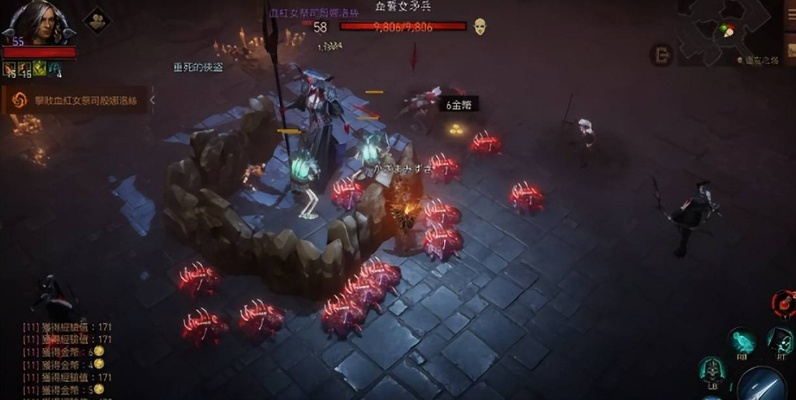796x400 pixels.
Task: Click the round button left of minimap
Action: tap(660, 55)
